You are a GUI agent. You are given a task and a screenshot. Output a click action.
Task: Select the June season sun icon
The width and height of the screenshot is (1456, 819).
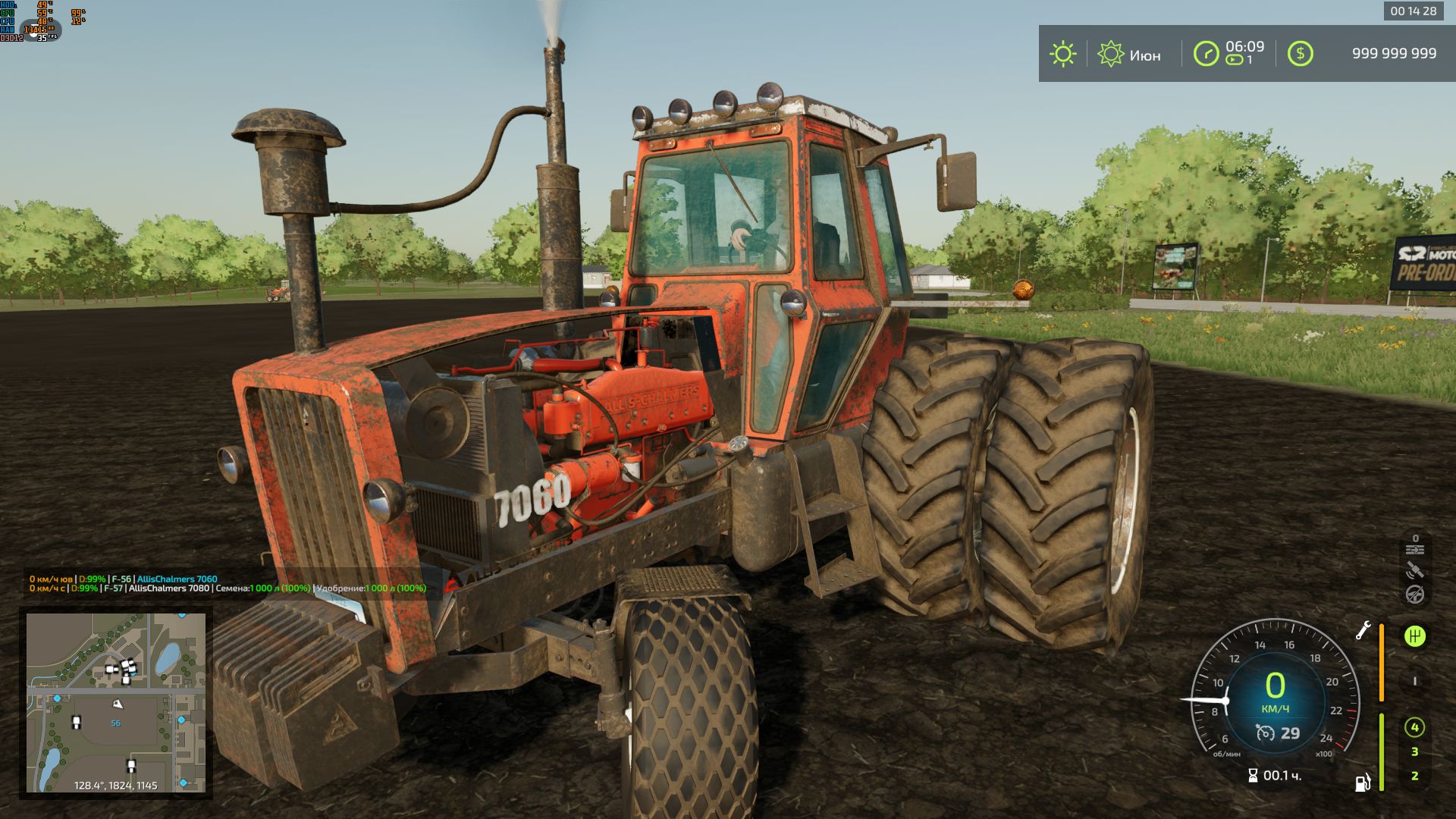1110,54
